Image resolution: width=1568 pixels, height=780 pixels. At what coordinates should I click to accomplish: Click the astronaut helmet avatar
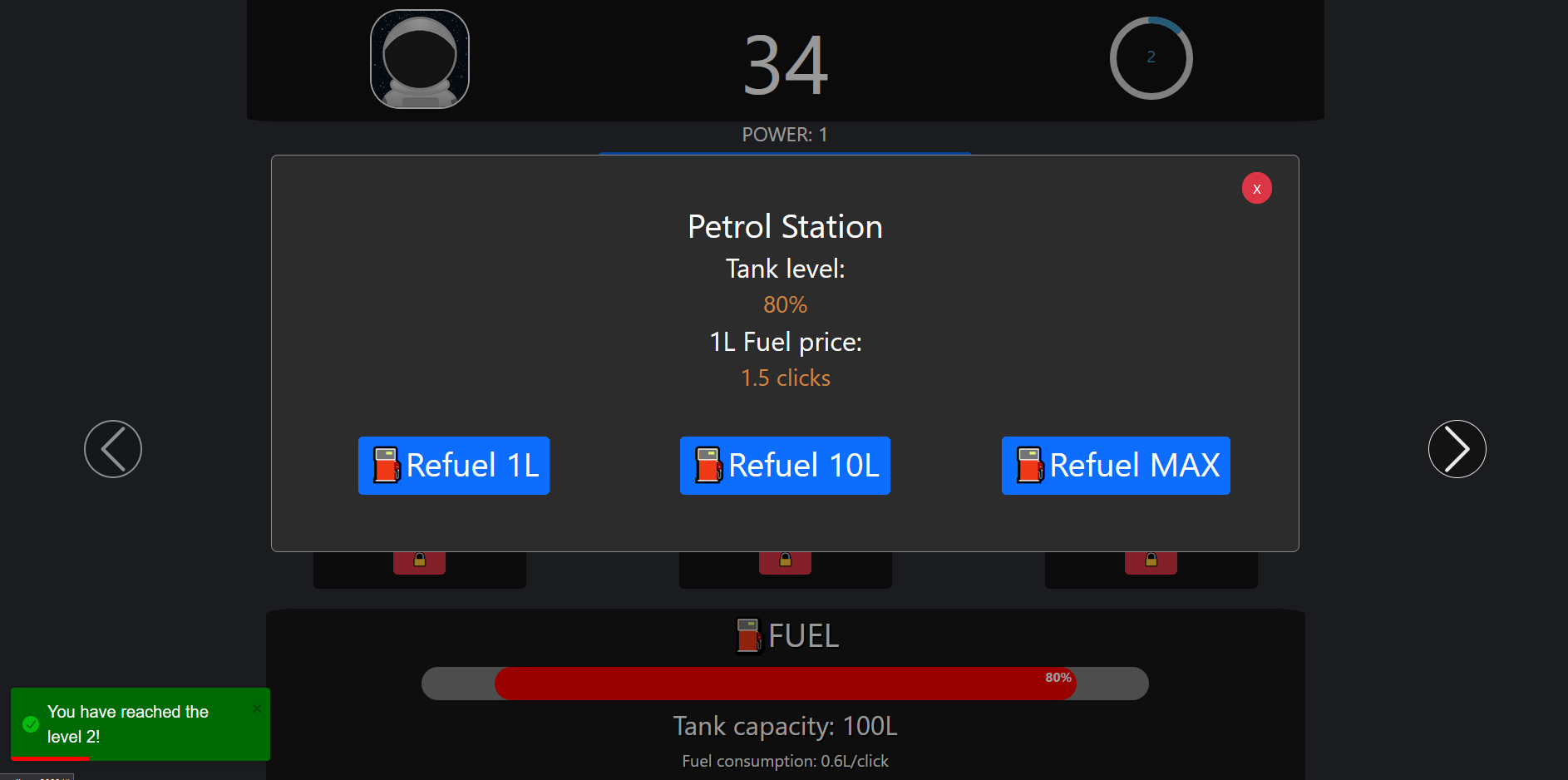point(420,59)
